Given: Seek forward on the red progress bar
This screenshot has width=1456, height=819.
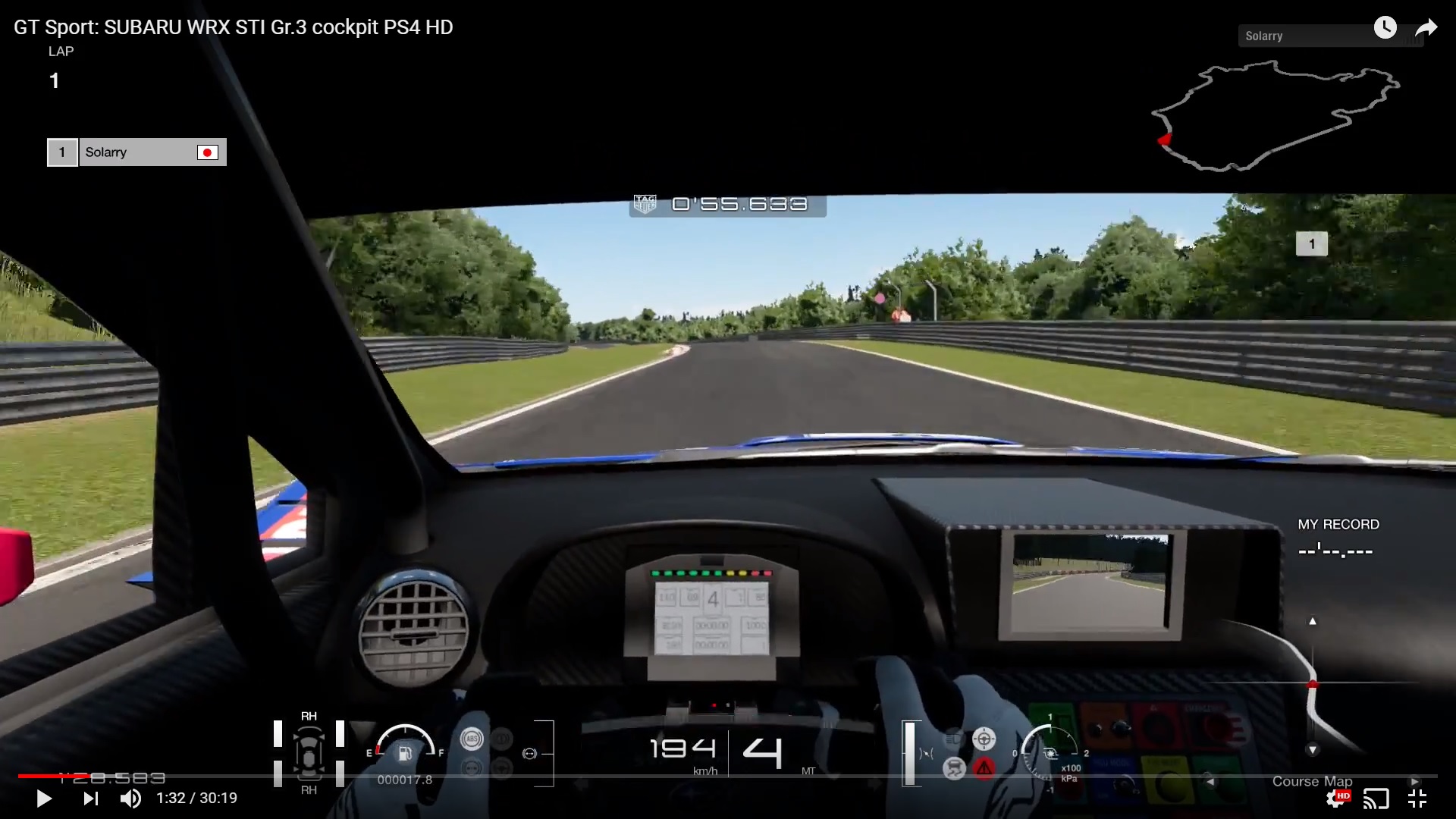Looking at the screenshot, I should (x=455, y=777).
